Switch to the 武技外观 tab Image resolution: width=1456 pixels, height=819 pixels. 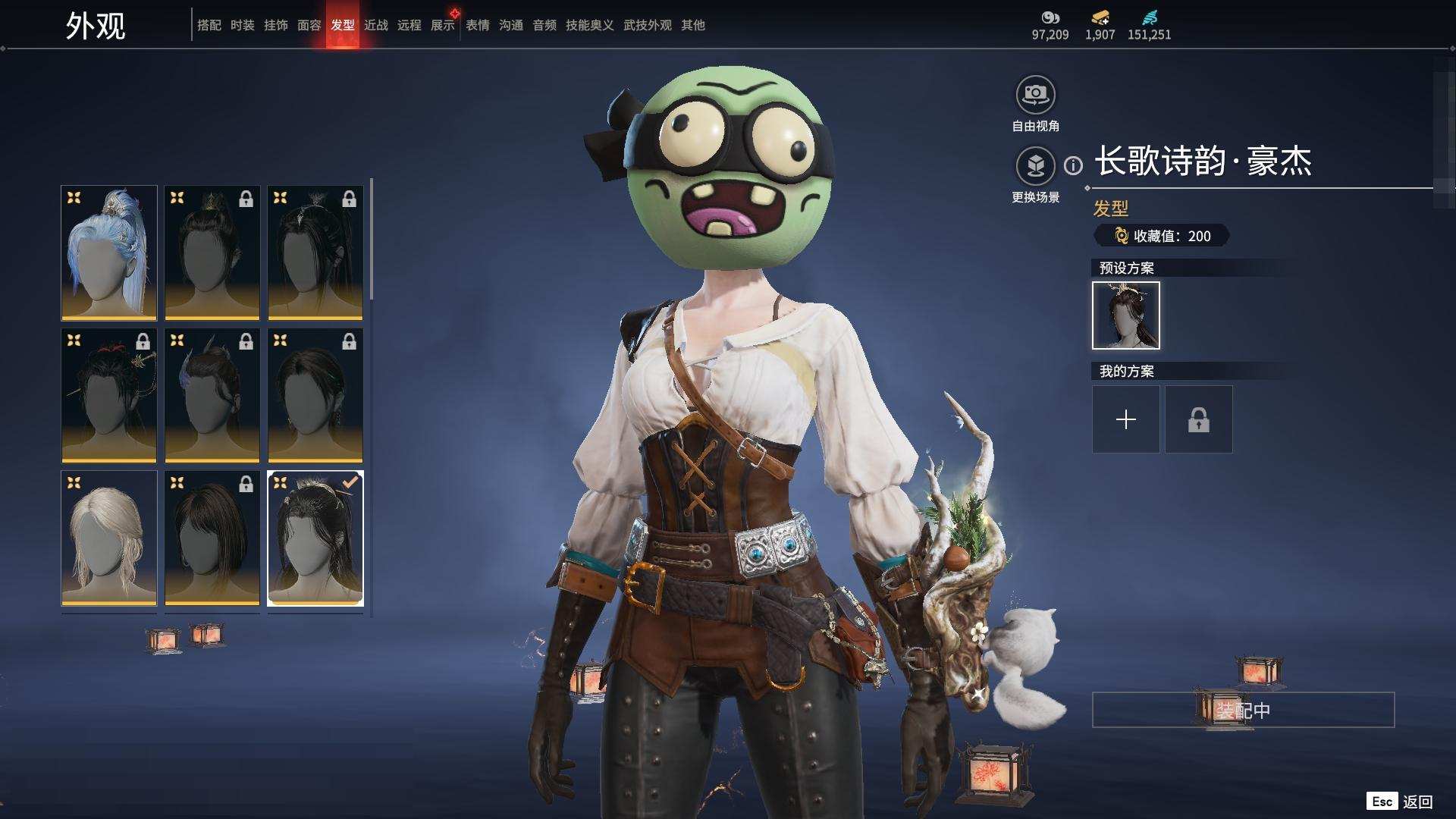[648, 25]
